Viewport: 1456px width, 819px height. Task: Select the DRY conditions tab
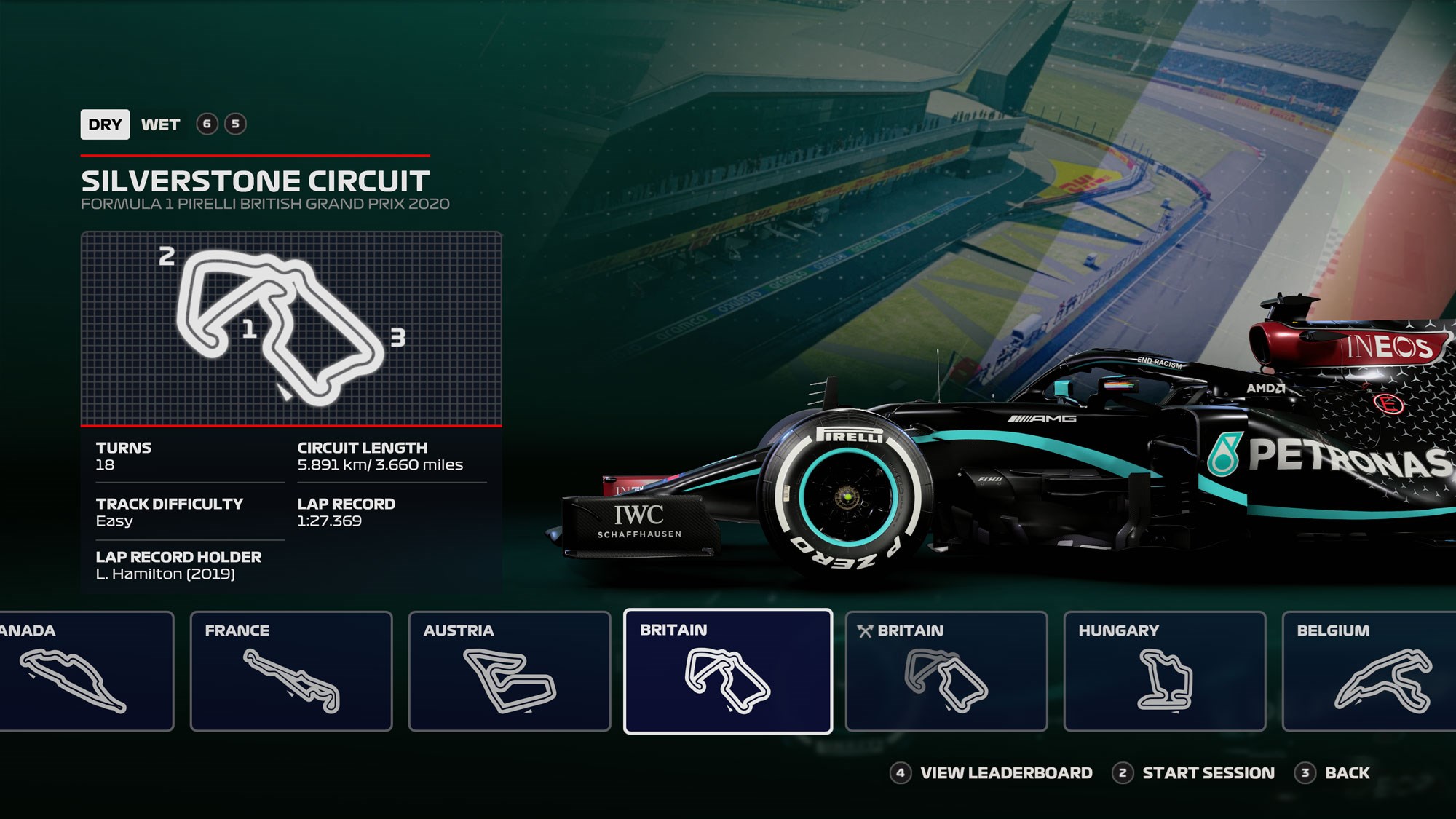(x=105, y=124)
